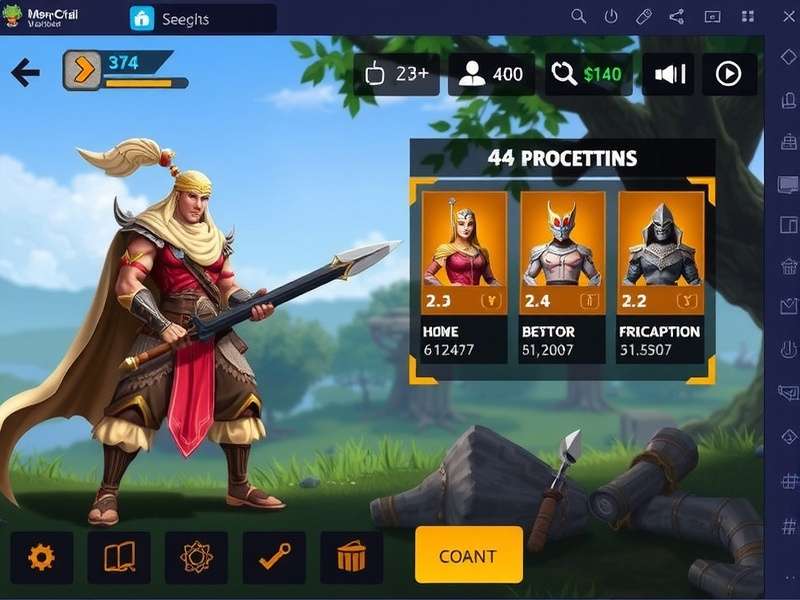The image size is (800, 600).
Task: Toggle the sound speaker button
Action: pyautogui.click(x=668, y=74)
